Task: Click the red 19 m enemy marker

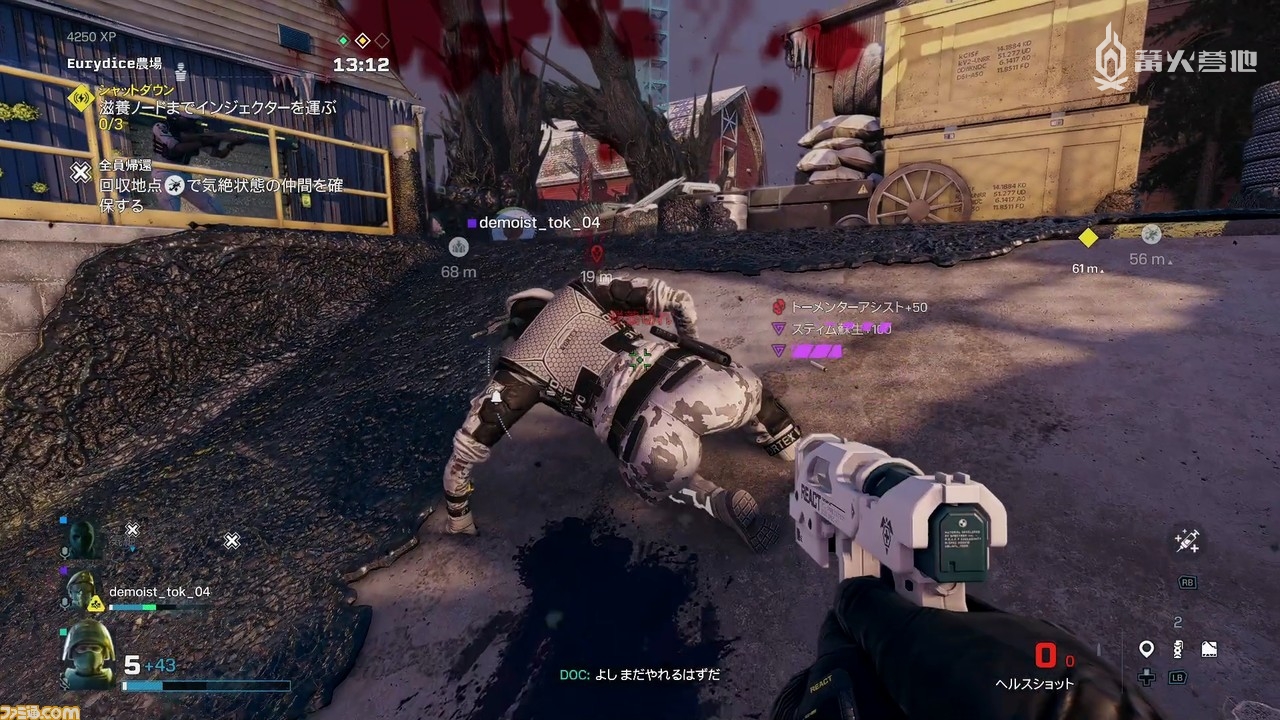Action: pyautogui.click(x=597, y=254)
